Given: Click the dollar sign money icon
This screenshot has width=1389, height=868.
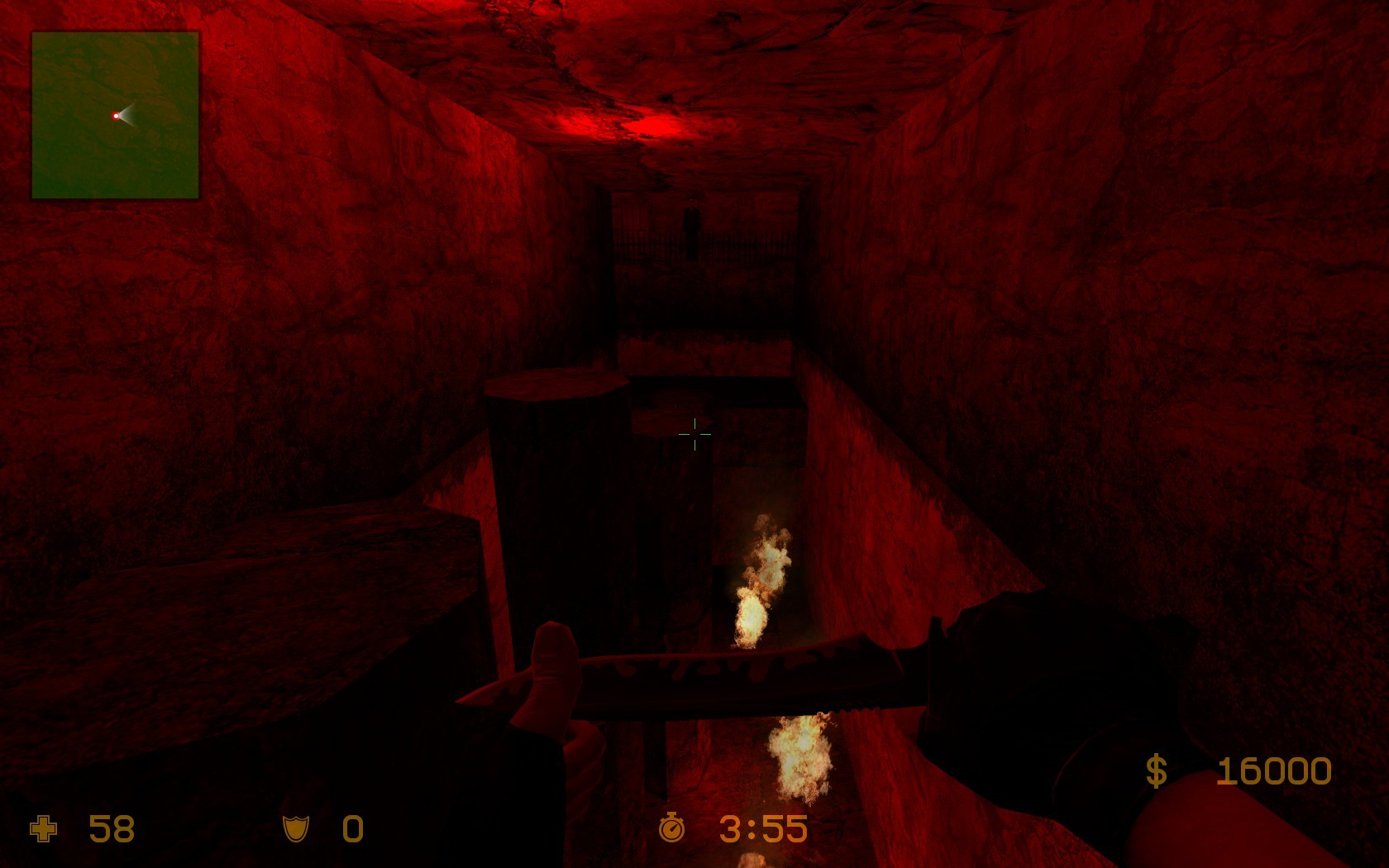Looking at the screenshot, I should click(1157, 770).
